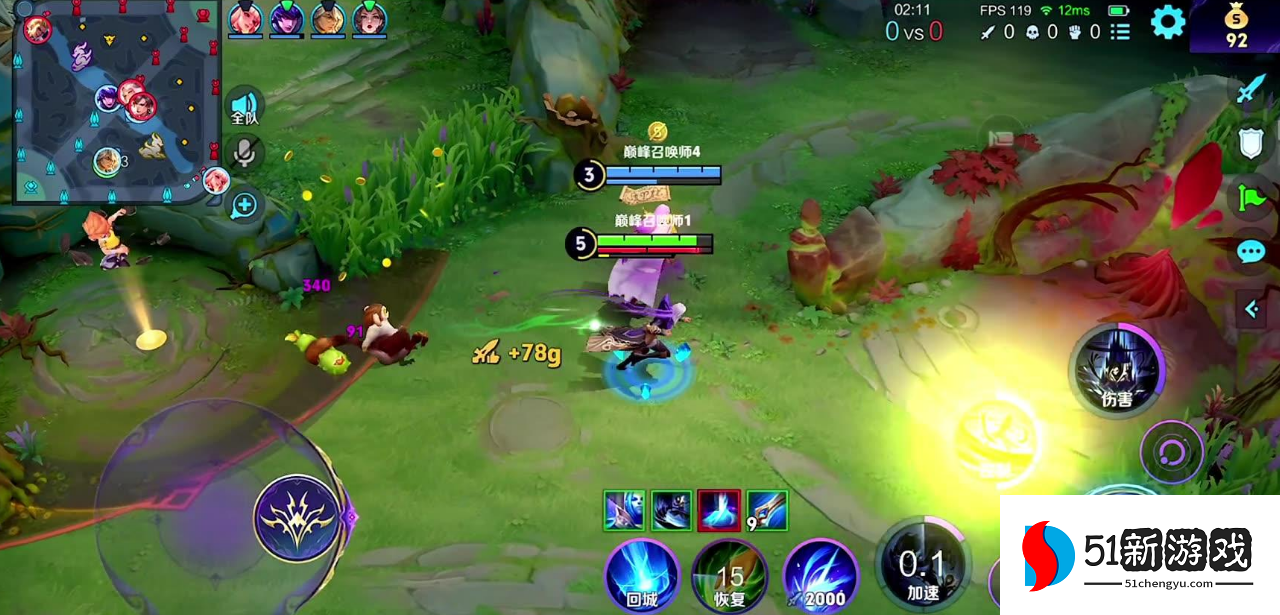Tap the 伤害 damage skill button
This screenshot has width=1280, height=615.
[x=1116, y=372]
